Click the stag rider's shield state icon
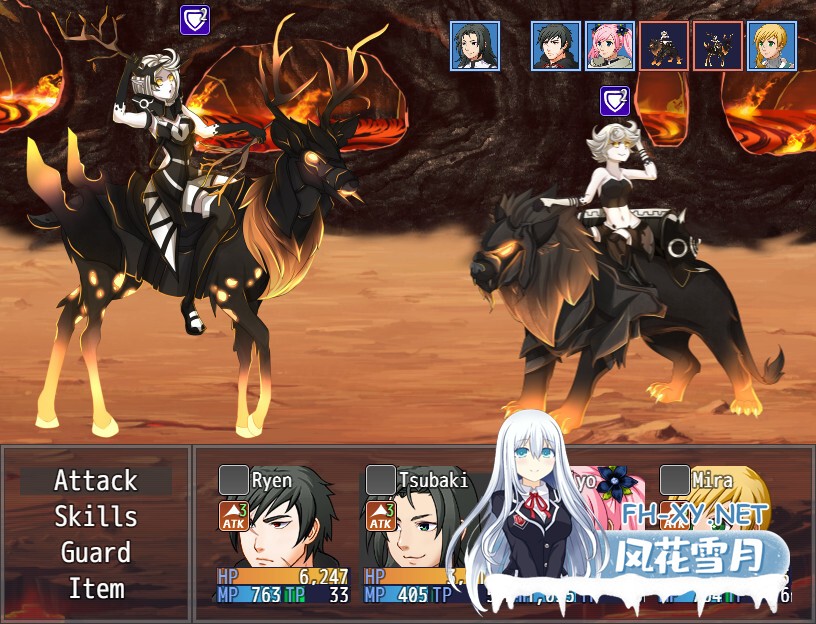The image size is (816, 624). 195,20
